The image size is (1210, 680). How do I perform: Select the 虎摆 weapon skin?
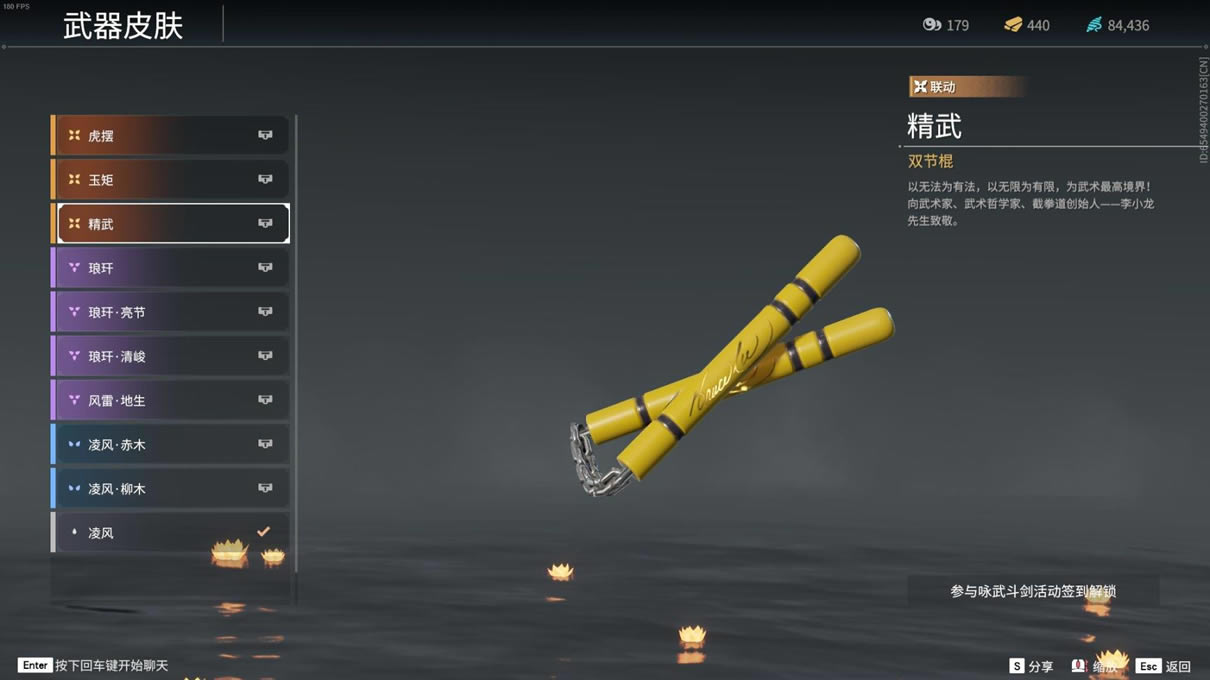172,135
